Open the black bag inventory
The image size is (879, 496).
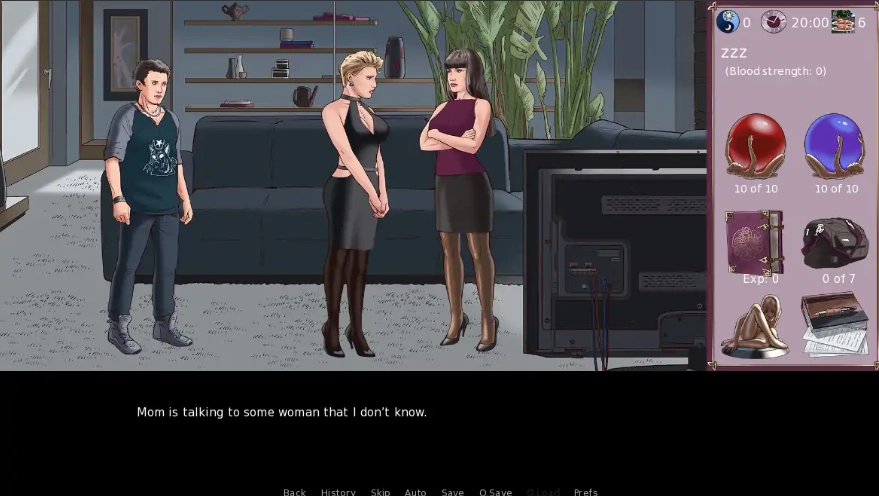pyautogui.click(x=835, y=243)
